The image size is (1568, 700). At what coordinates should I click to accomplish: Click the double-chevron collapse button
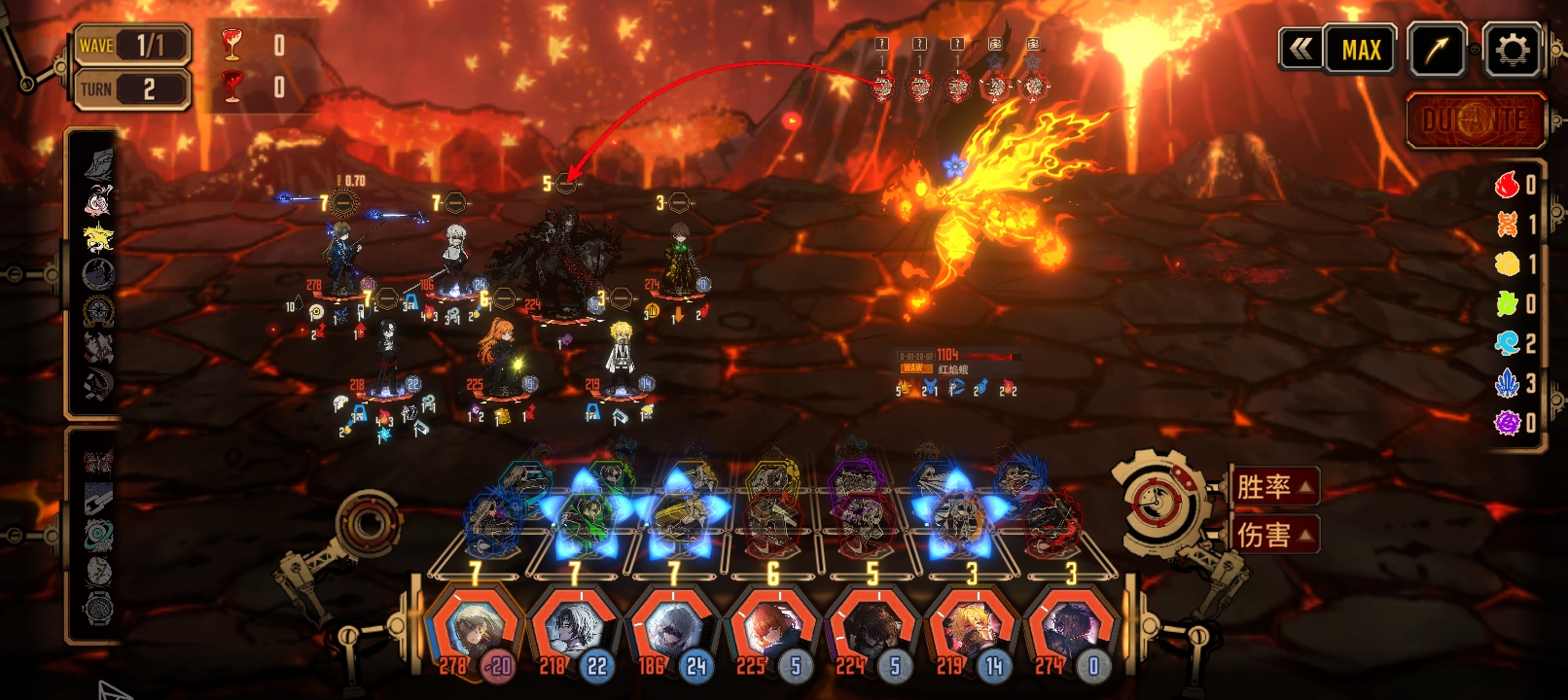1301,50
